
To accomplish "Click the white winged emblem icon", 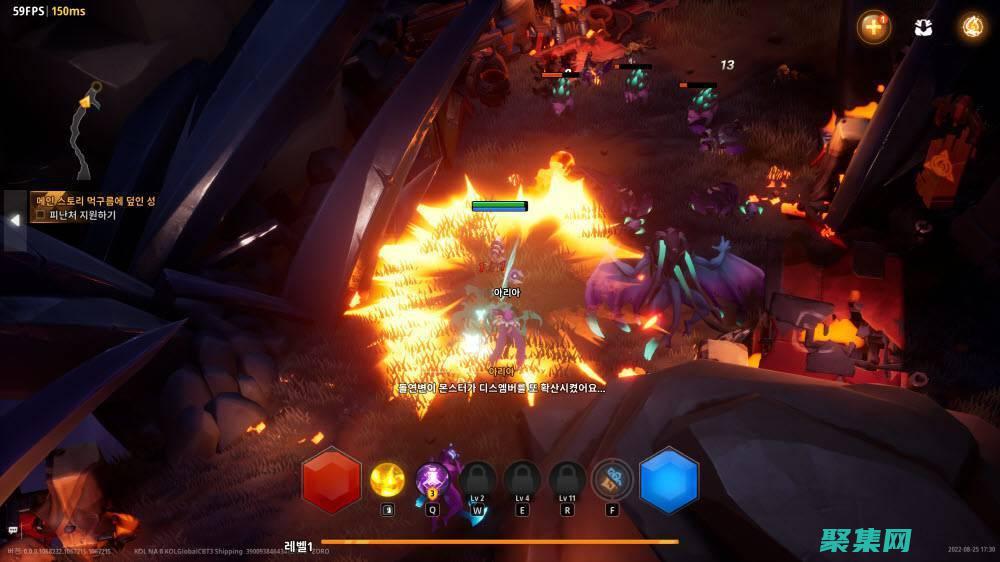I will (923, 27).
